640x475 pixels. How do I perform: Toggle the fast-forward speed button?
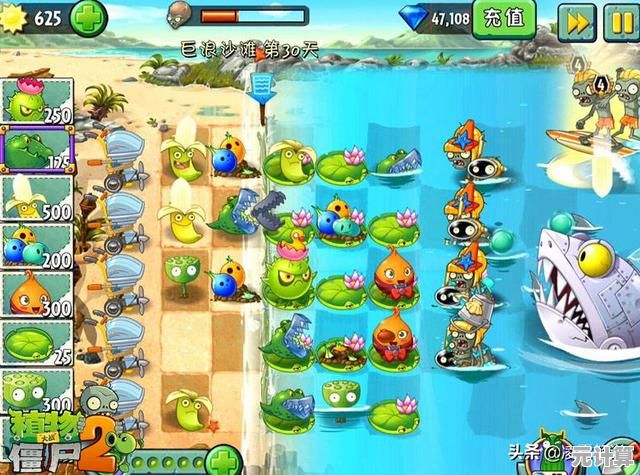coord(576,19)
